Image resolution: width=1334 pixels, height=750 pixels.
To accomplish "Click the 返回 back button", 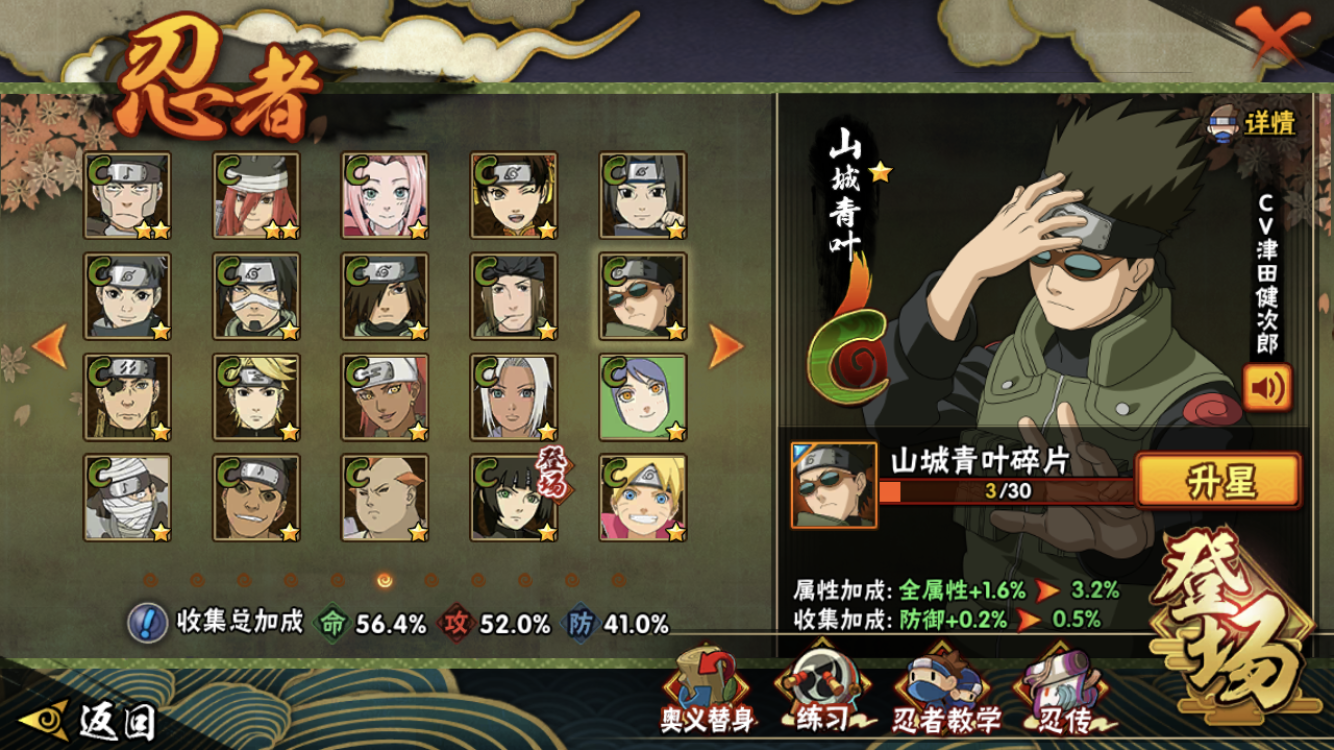I will (x=100, y=718).
